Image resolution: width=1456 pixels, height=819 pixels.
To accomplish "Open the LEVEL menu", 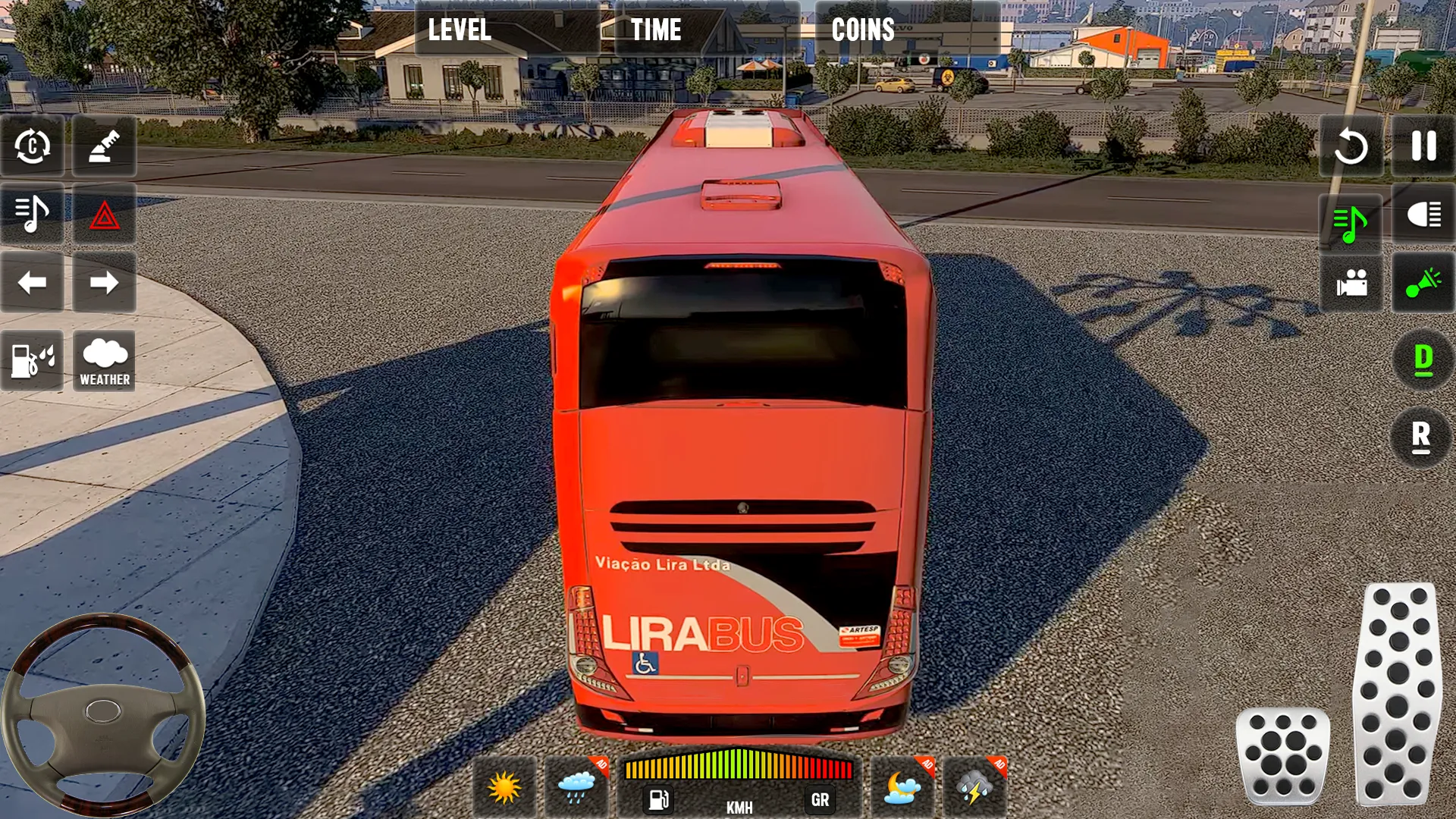I will click(x=459, y=30).
